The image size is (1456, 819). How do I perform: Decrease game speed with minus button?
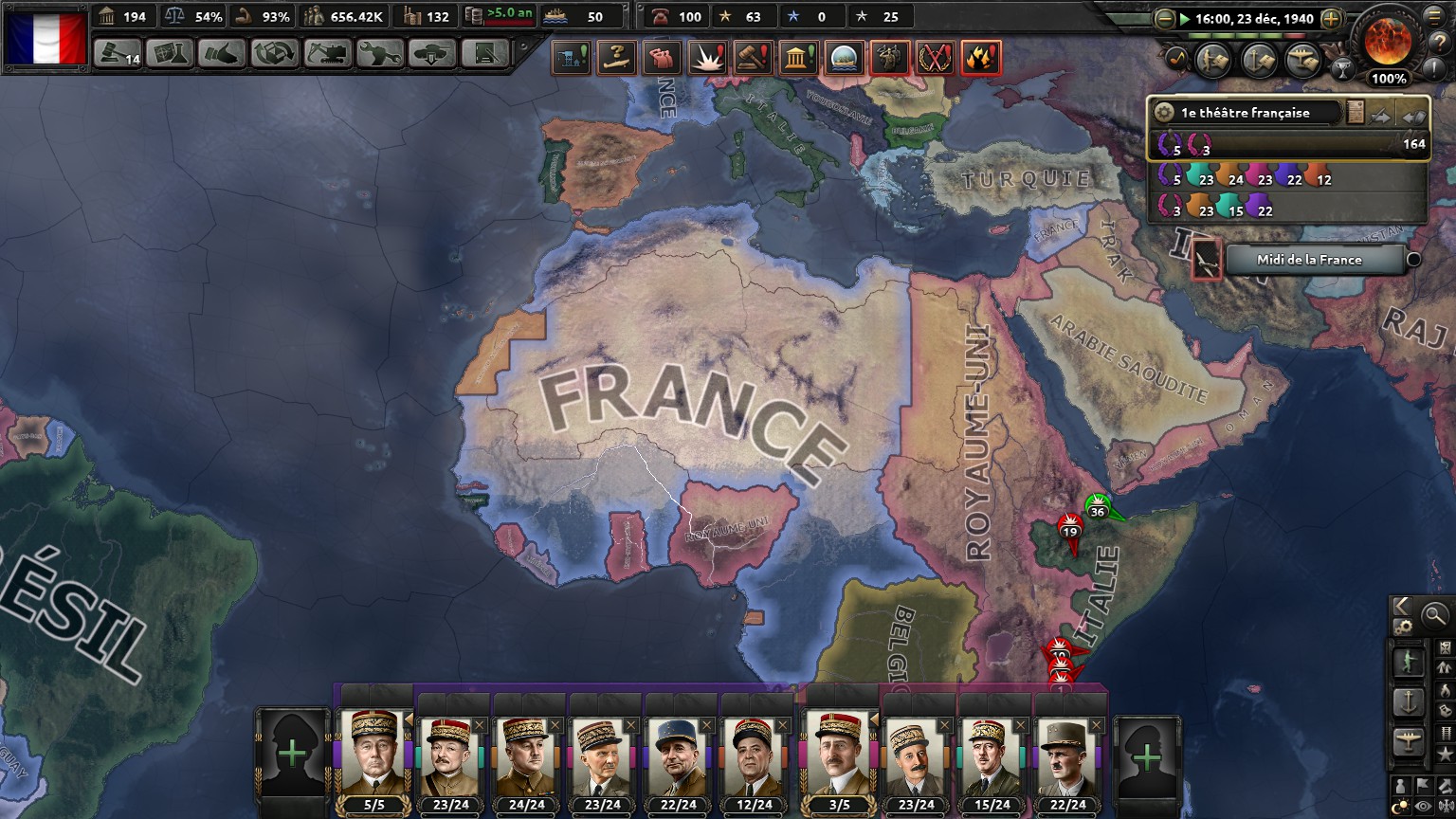tap(1165, 18)
